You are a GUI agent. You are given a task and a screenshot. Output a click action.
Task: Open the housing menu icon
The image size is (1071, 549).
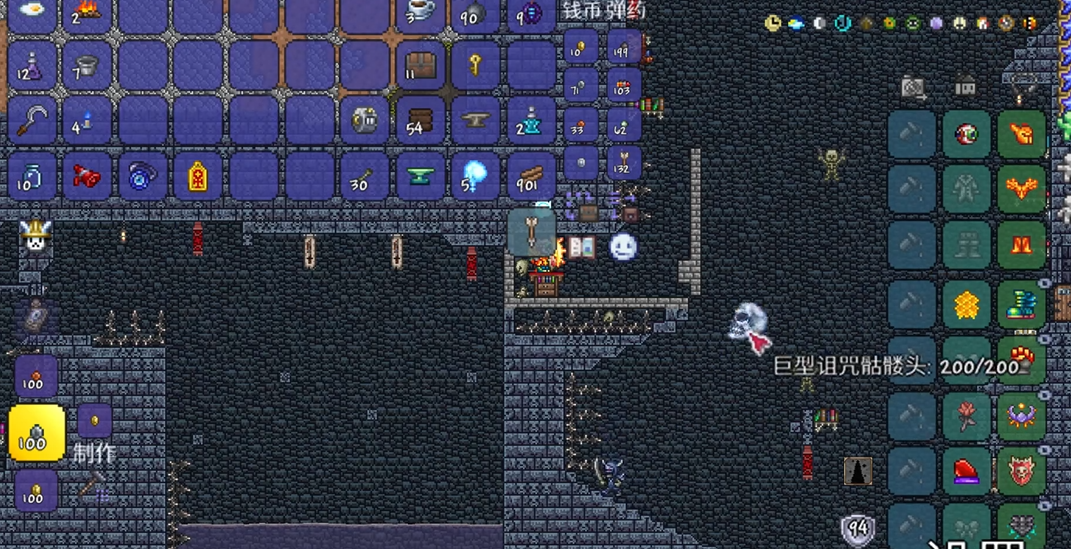click(965, 87)
